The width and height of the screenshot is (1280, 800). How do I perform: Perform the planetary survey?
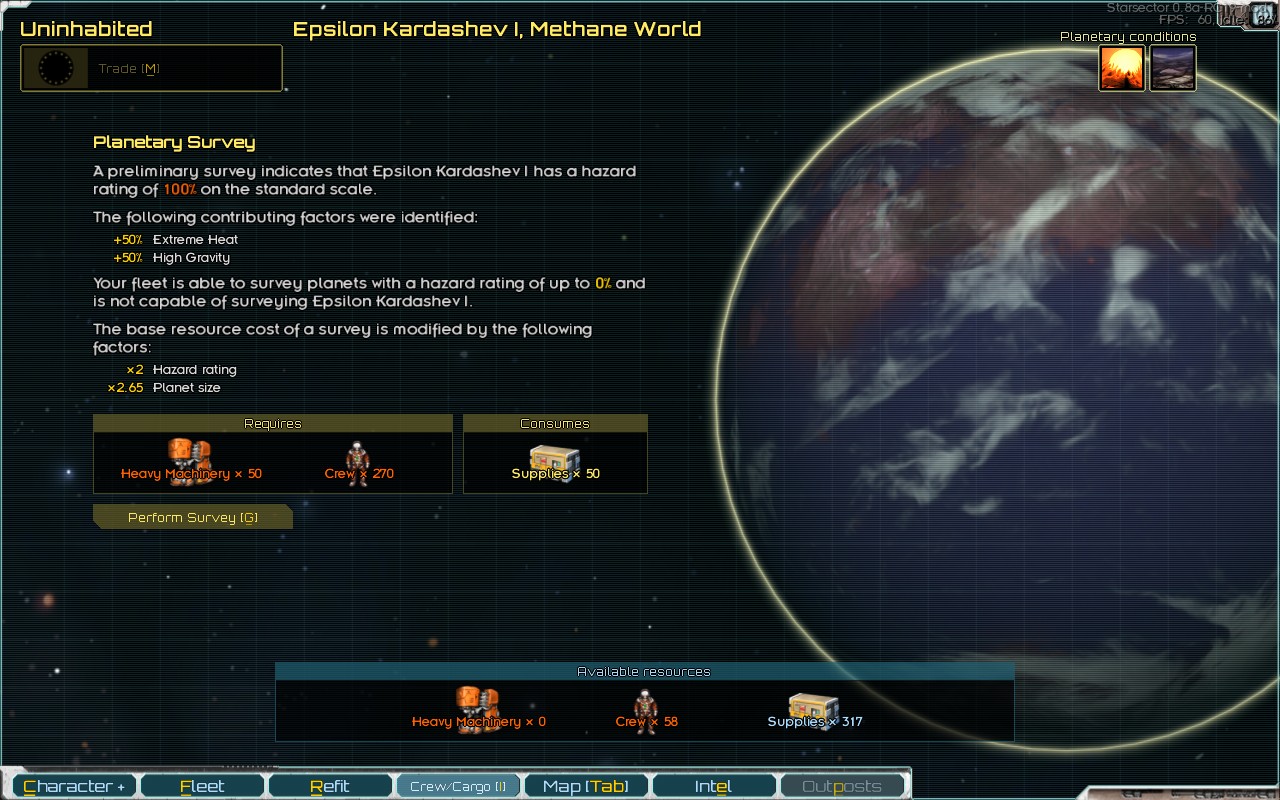(x=192, y=517)
